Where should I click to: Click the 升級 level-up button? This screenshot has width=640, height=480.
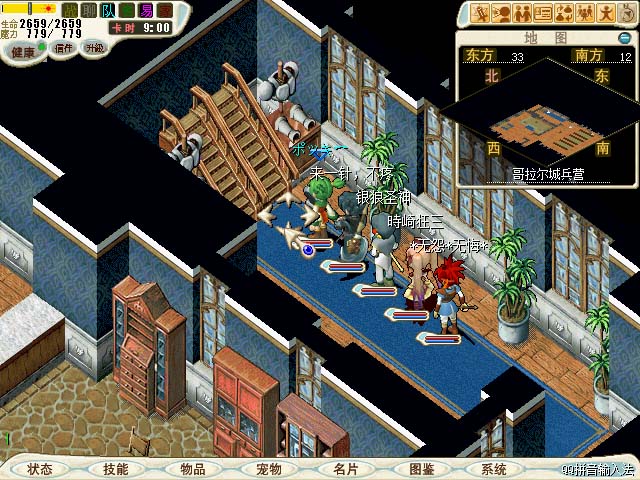pos(95,48)
